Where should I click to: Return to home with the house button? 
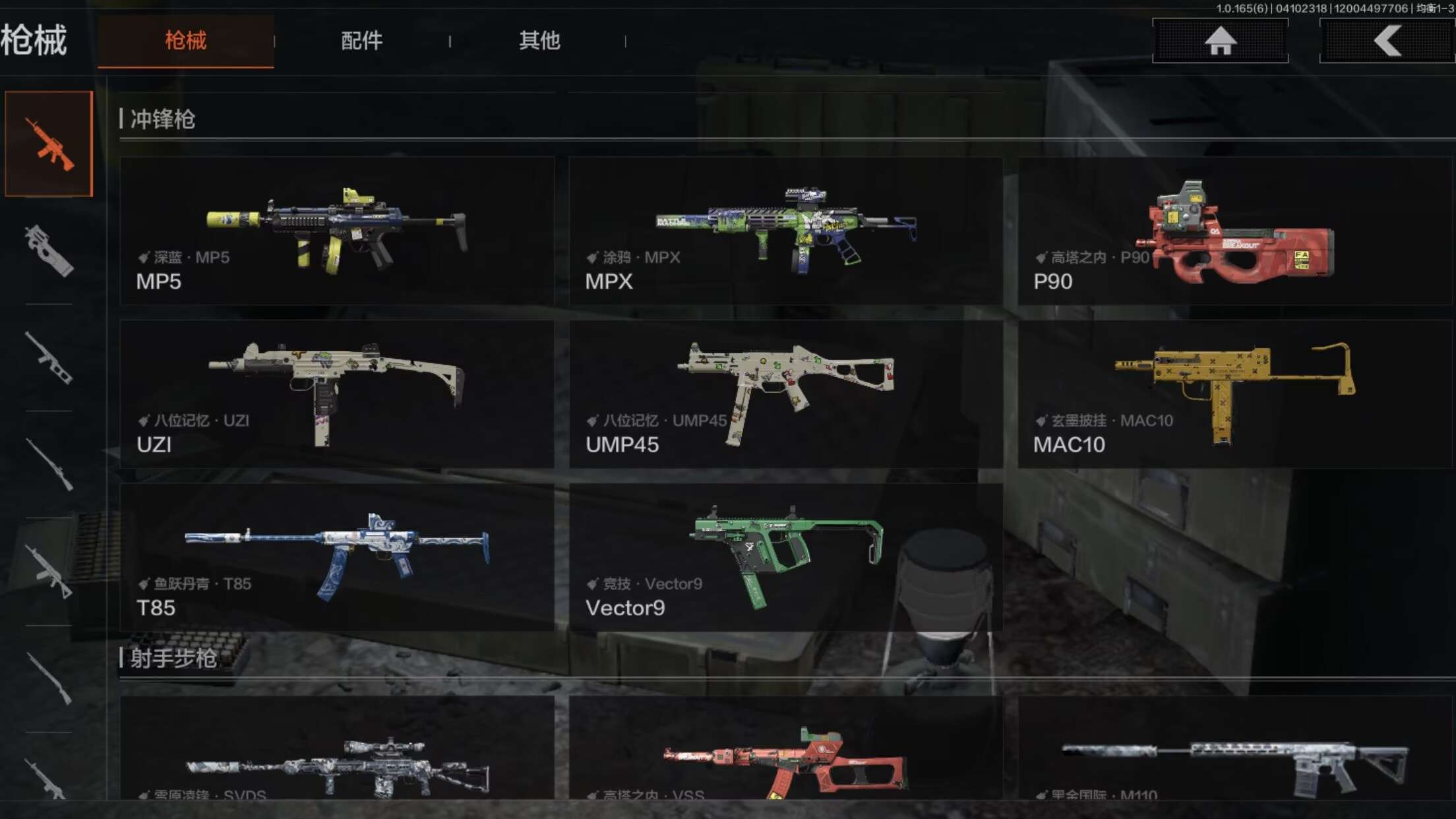pos(1220,41)
